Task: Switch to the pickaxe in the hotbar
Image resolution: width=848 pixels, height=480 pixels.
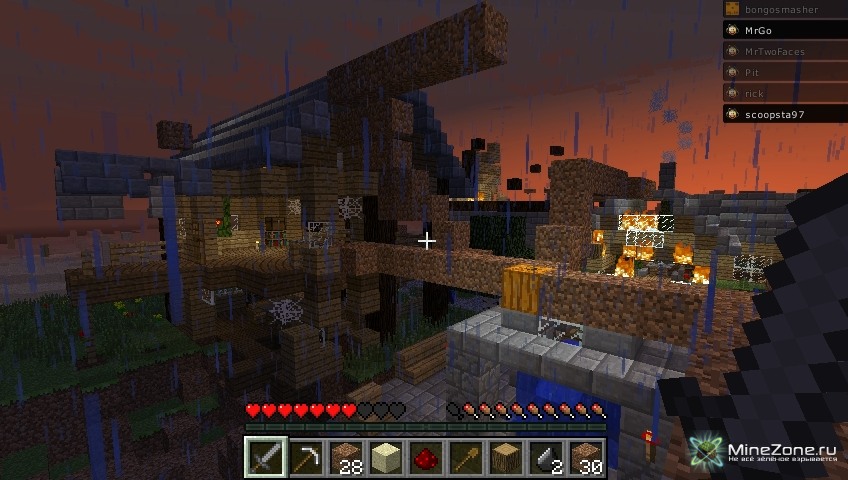Action: (306, 459)
